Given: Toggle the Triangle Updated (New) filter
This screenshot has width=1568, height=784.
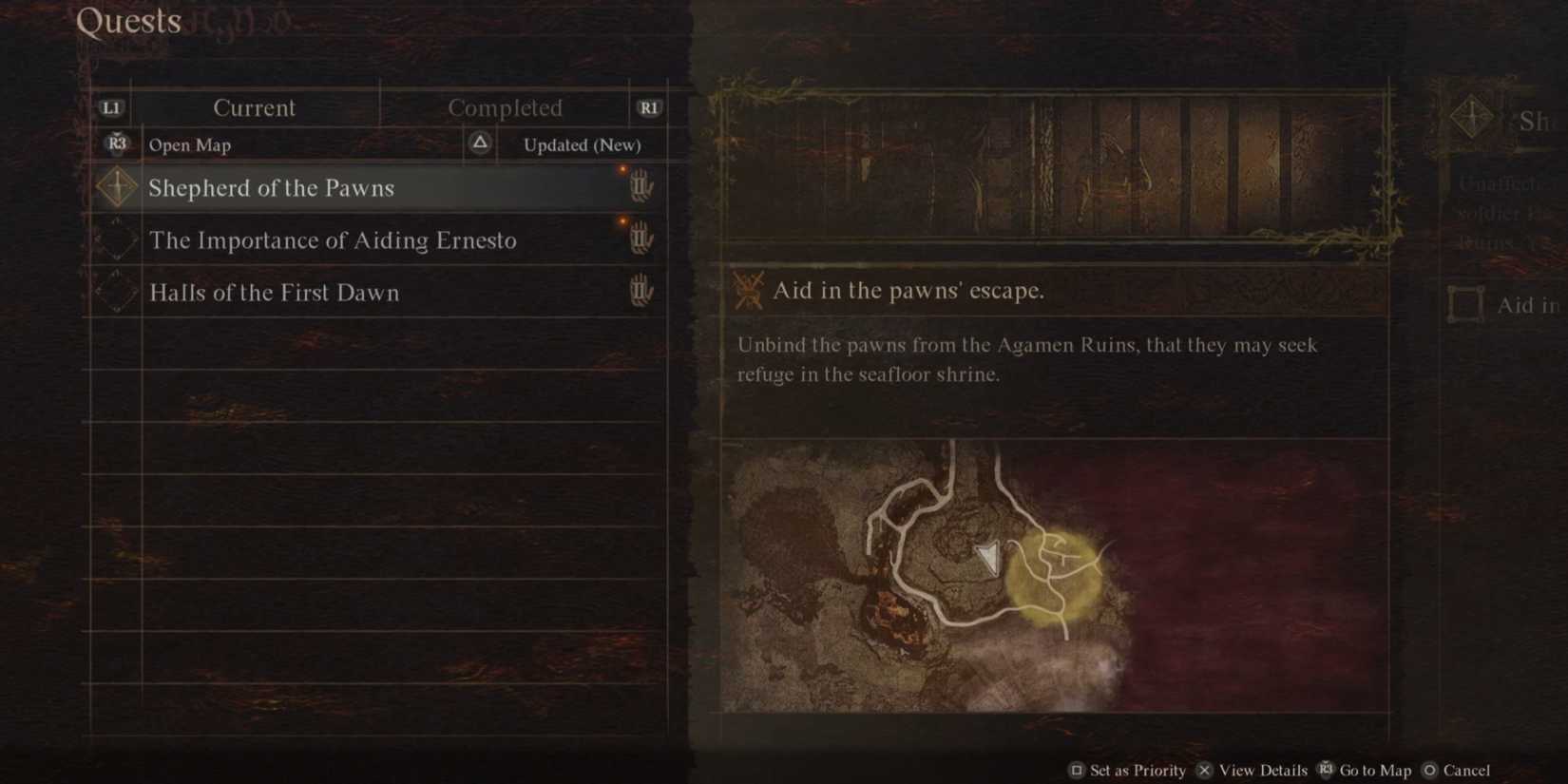Looking at the screenshot, I should point(479,143).
